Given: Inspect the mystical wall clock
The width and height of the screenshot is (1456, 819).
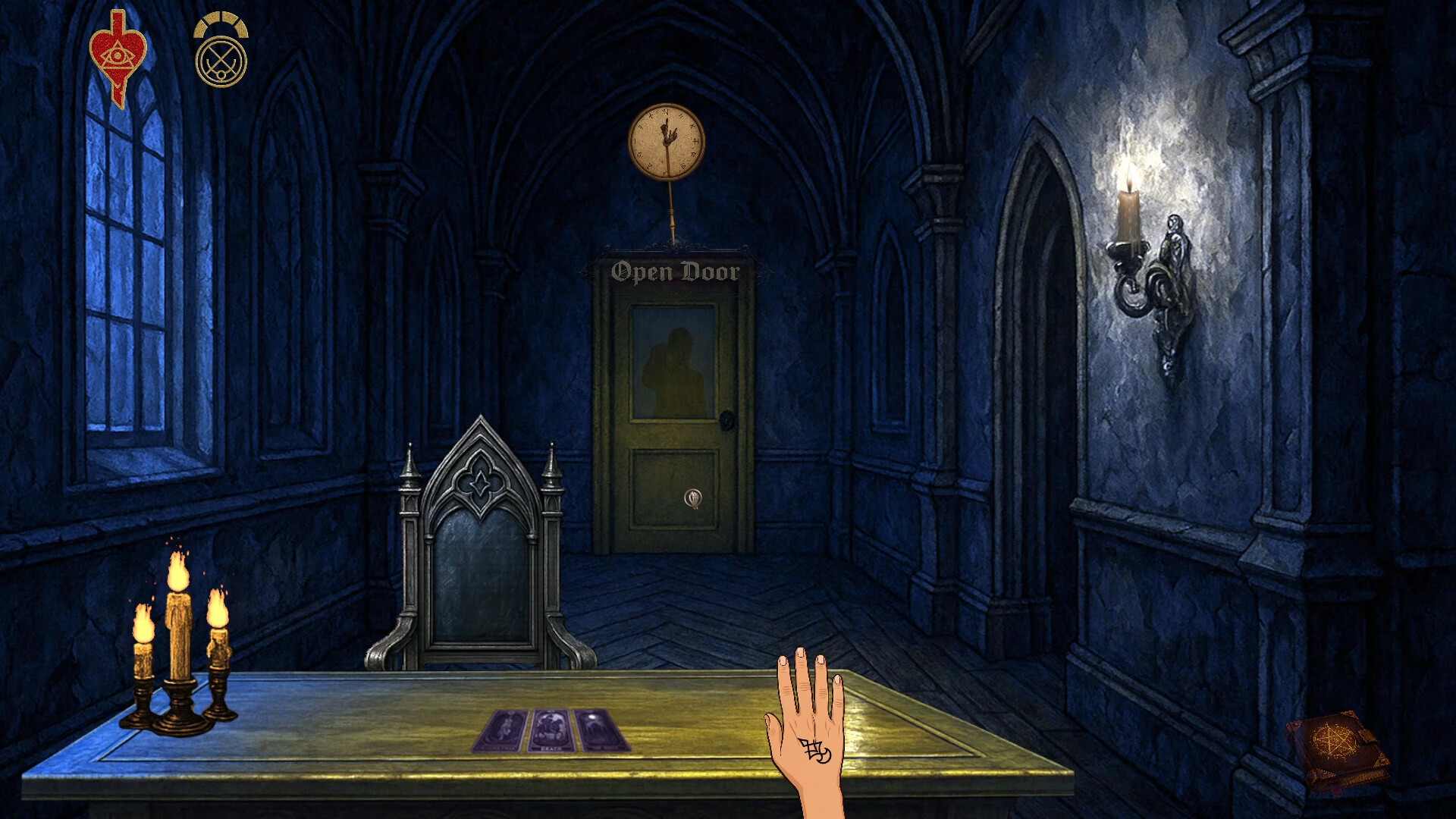Looking at the screenshot, I should [667, 144].
